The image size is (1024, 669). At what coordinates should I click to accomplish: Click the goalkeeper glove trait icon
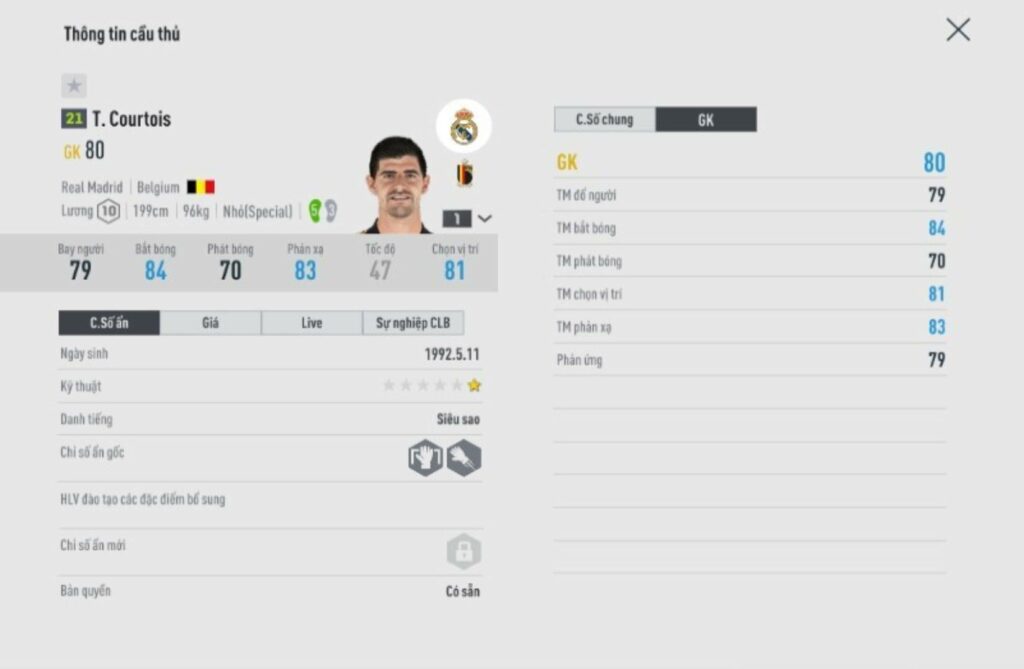[x=425, y=458]
